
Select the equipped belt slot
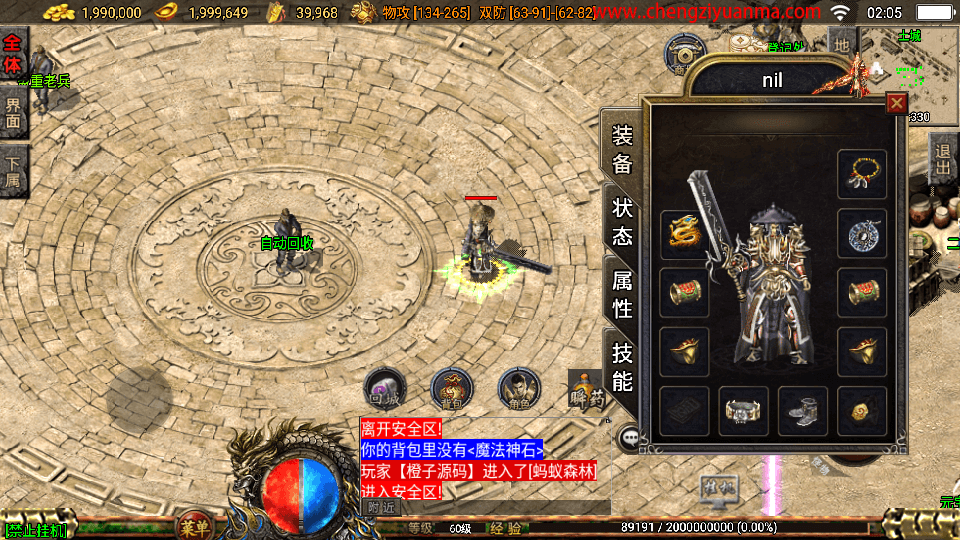[x=744, y=411]
